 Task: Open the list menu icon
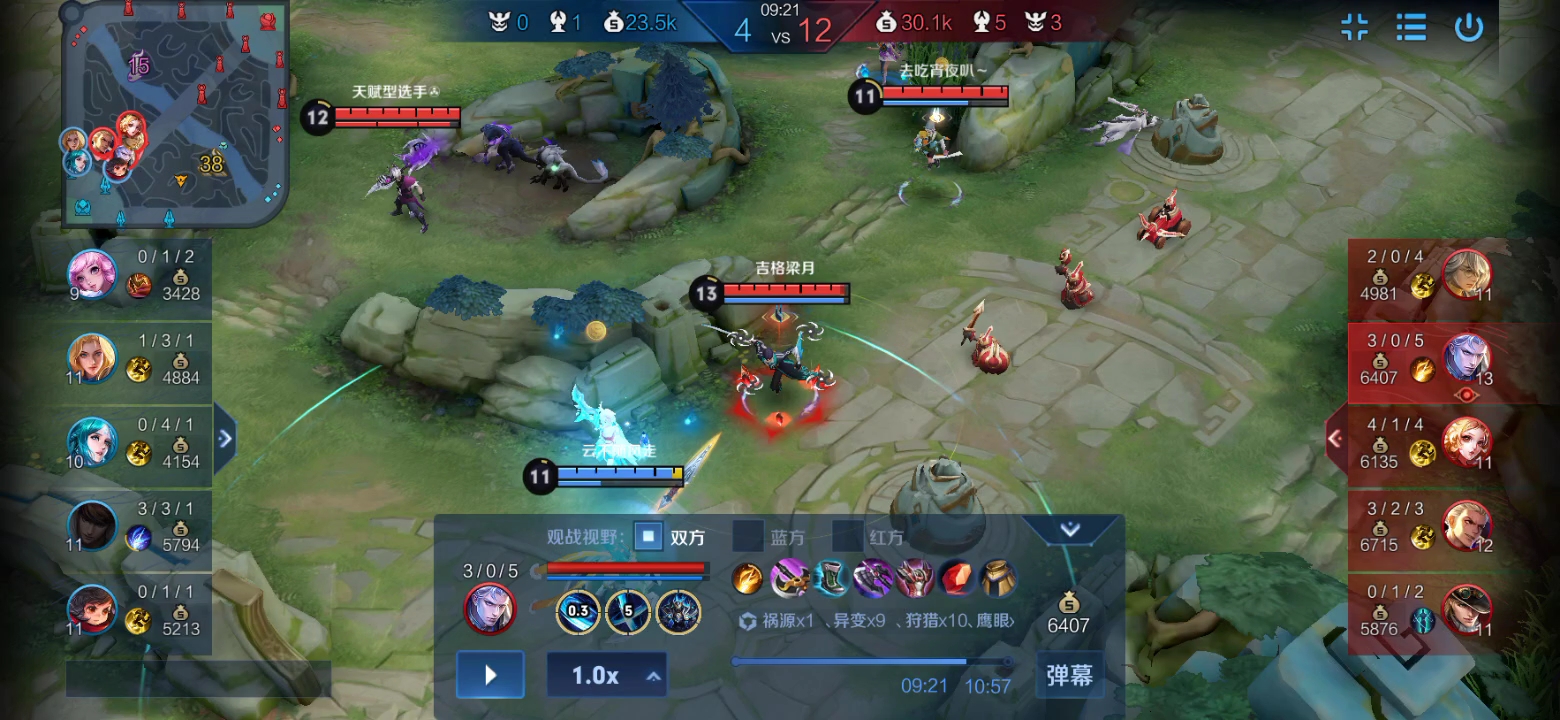coord(1411,27)
